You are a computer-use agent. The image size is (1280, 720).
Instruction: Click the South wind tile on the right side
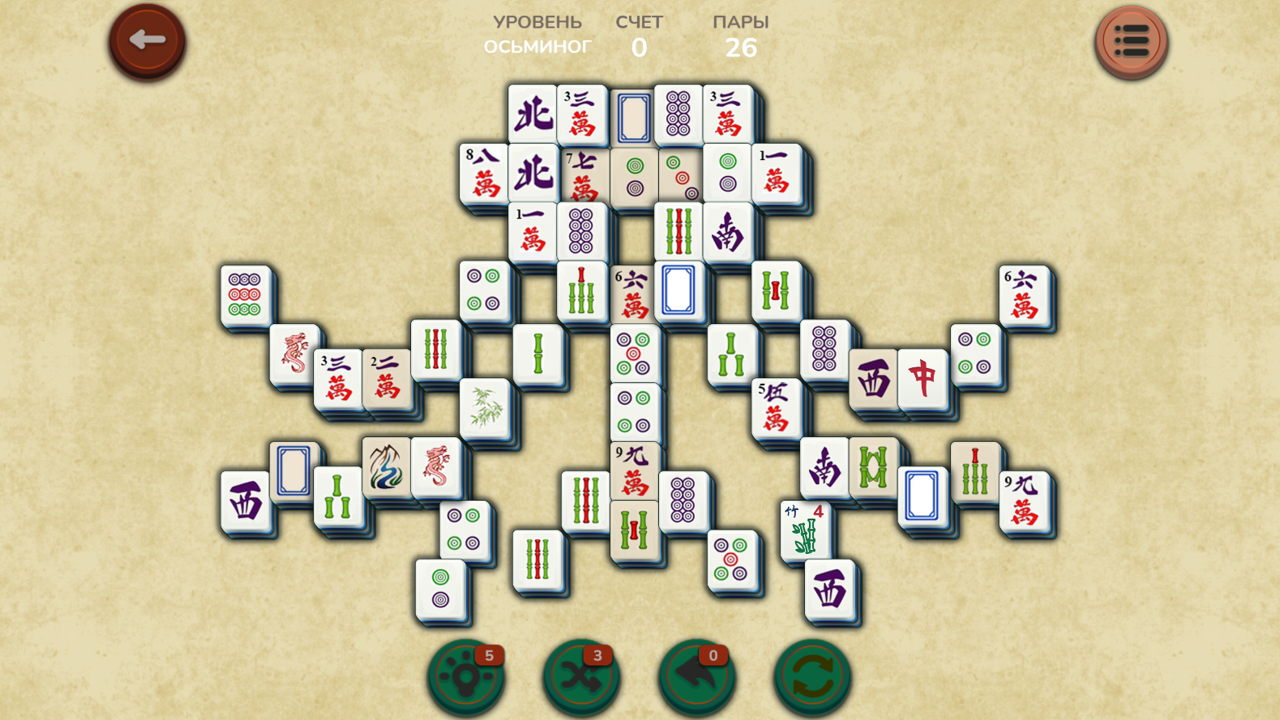[x=824, y=468]
